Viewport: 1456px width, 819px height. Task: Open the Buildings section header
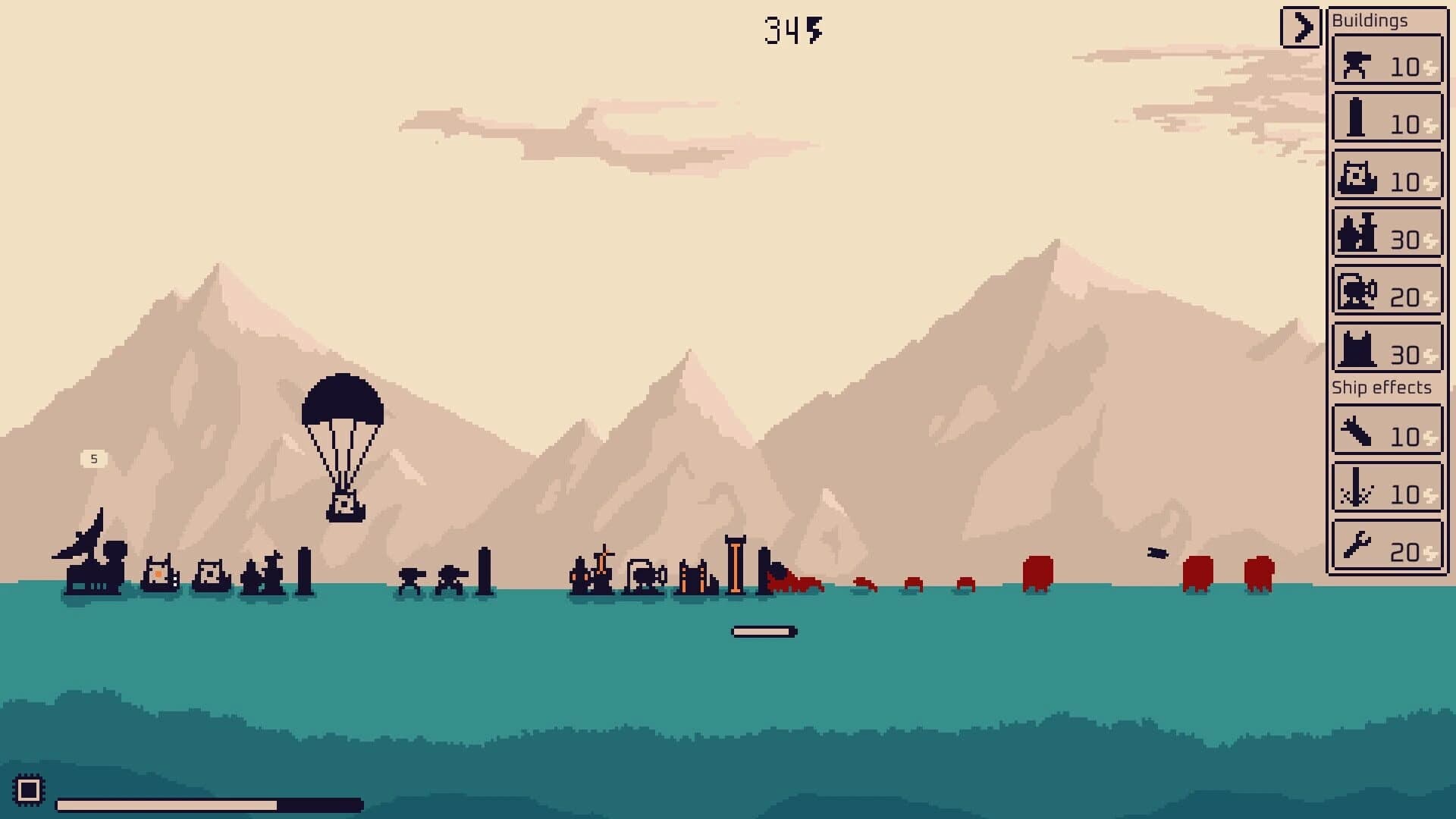pyautogui.click(x=1369, y=20)
